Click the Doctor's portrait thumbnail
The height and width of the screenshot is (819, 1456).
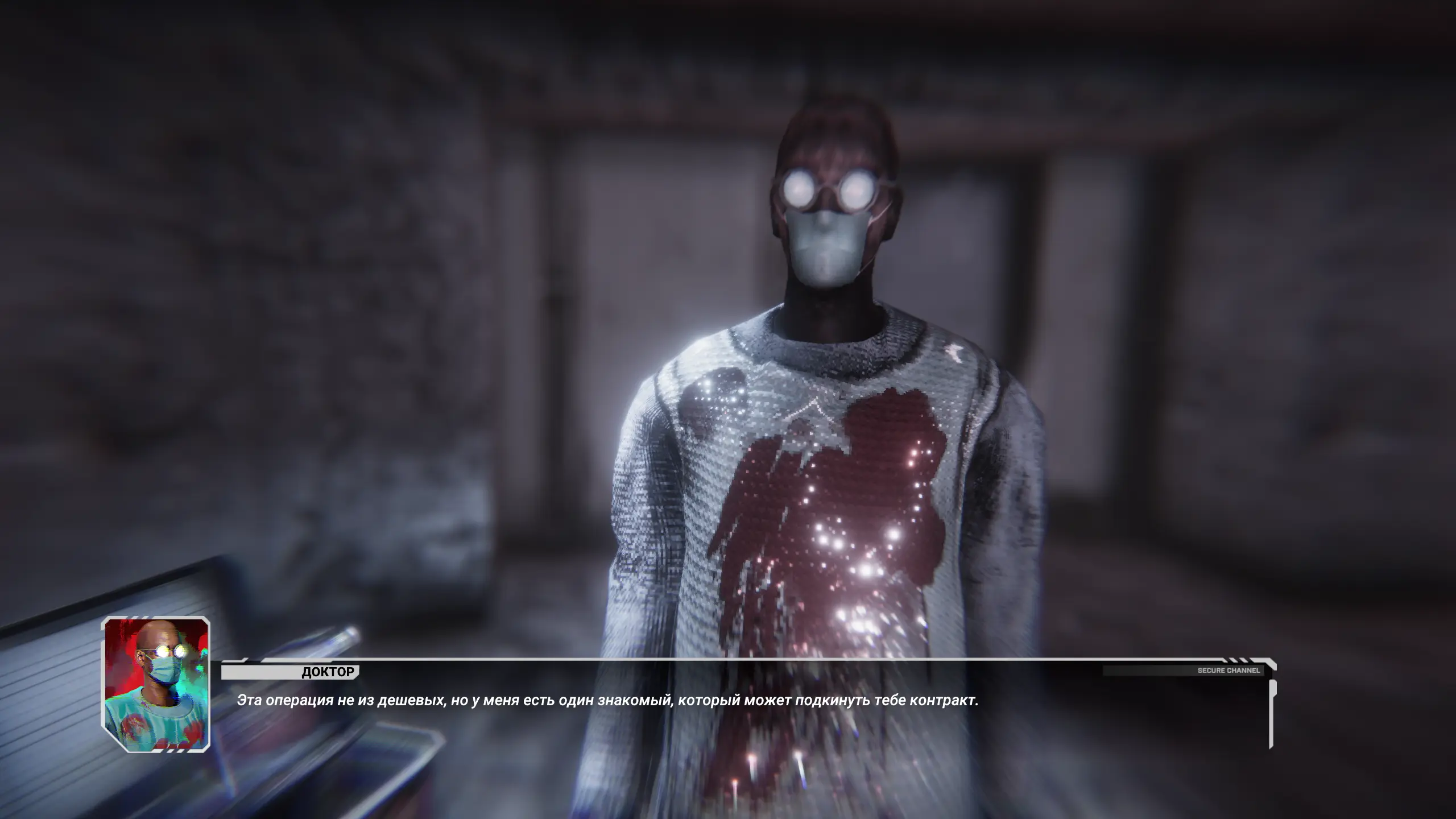(155, 684)
